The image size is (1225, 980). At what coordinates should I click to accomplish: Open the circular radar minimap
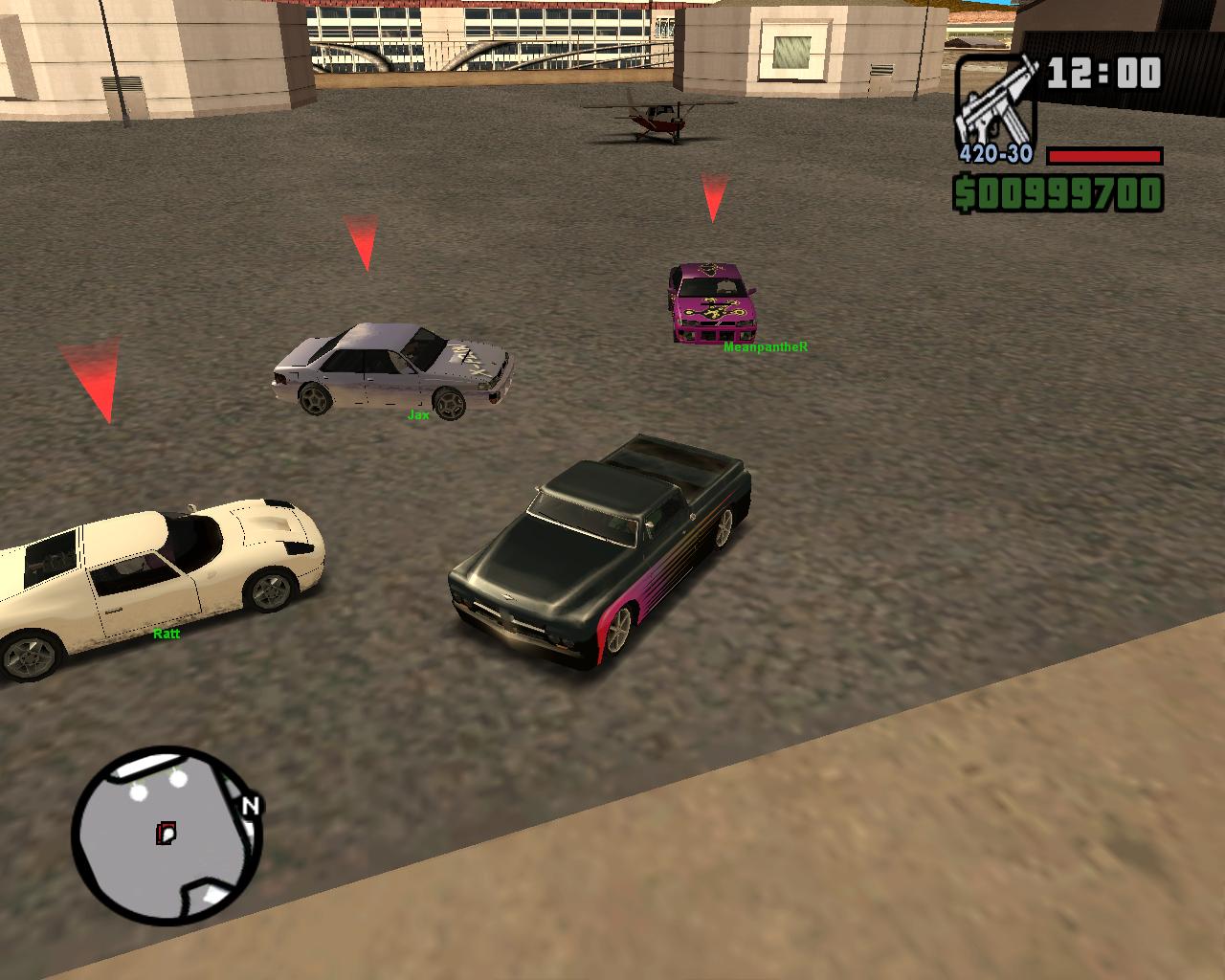click(x=166, y=836)
